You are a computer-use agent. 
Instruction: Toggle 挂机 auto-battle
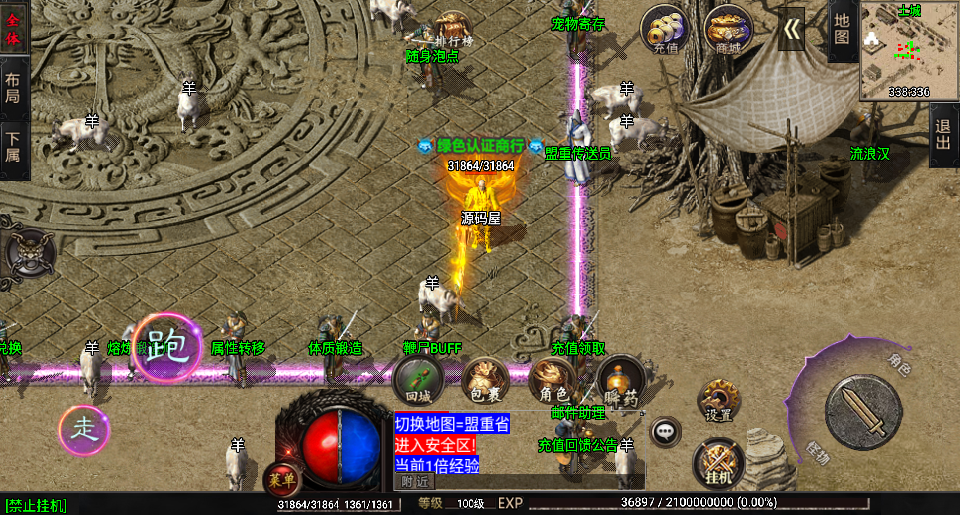tap(718, 461)
